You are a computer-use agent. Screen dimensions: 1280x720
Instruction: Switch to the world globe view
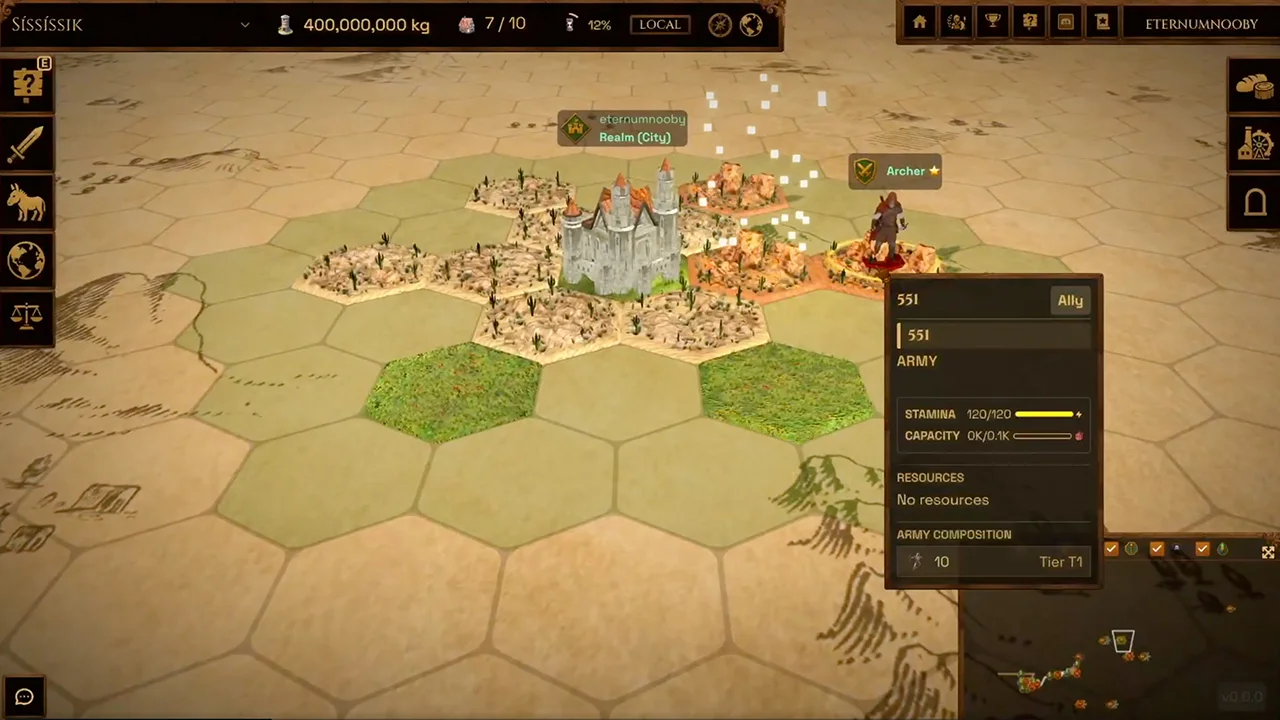point(751,25)
